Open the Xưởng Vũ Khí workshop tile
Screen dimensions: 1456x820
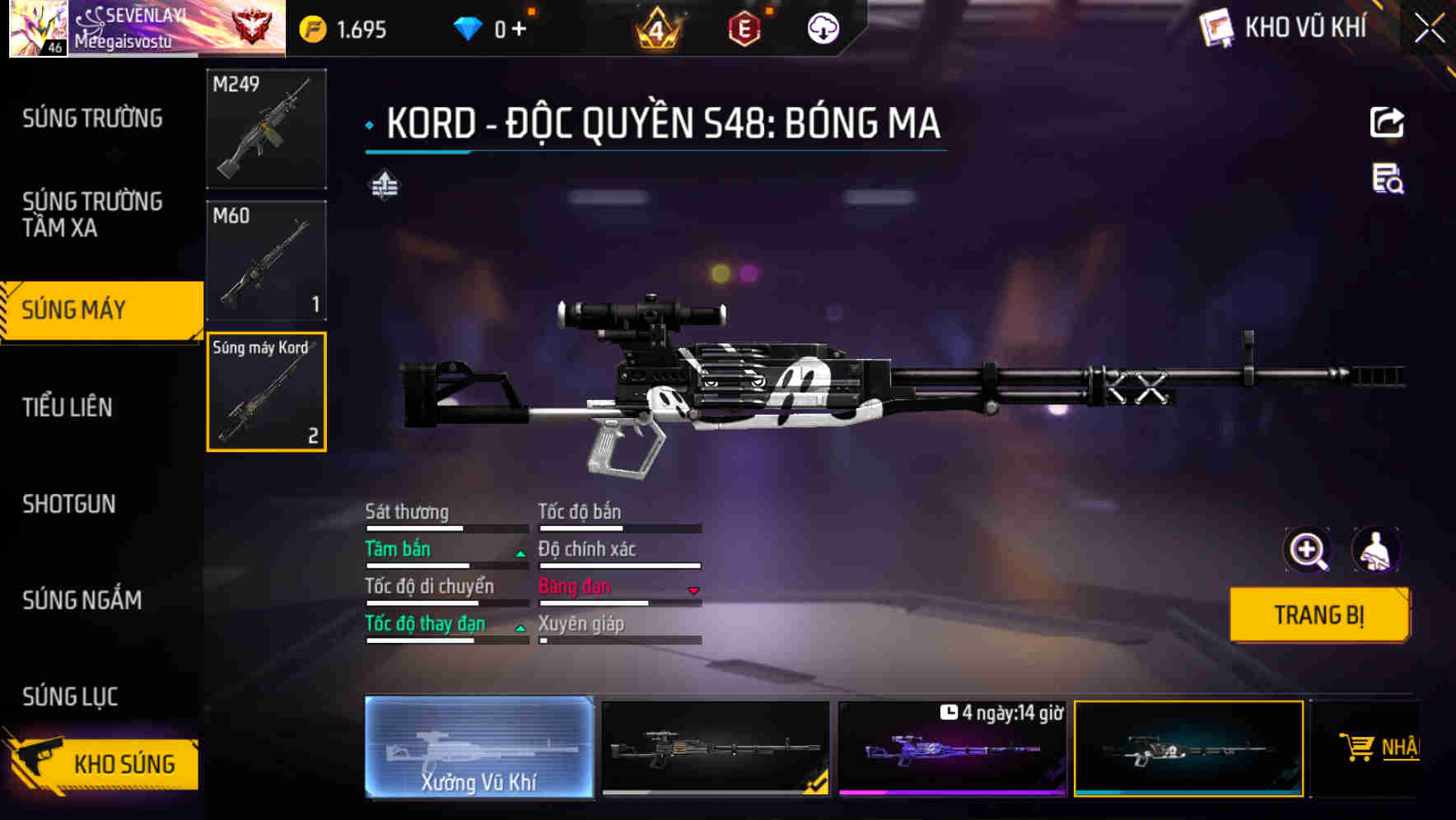478,748
